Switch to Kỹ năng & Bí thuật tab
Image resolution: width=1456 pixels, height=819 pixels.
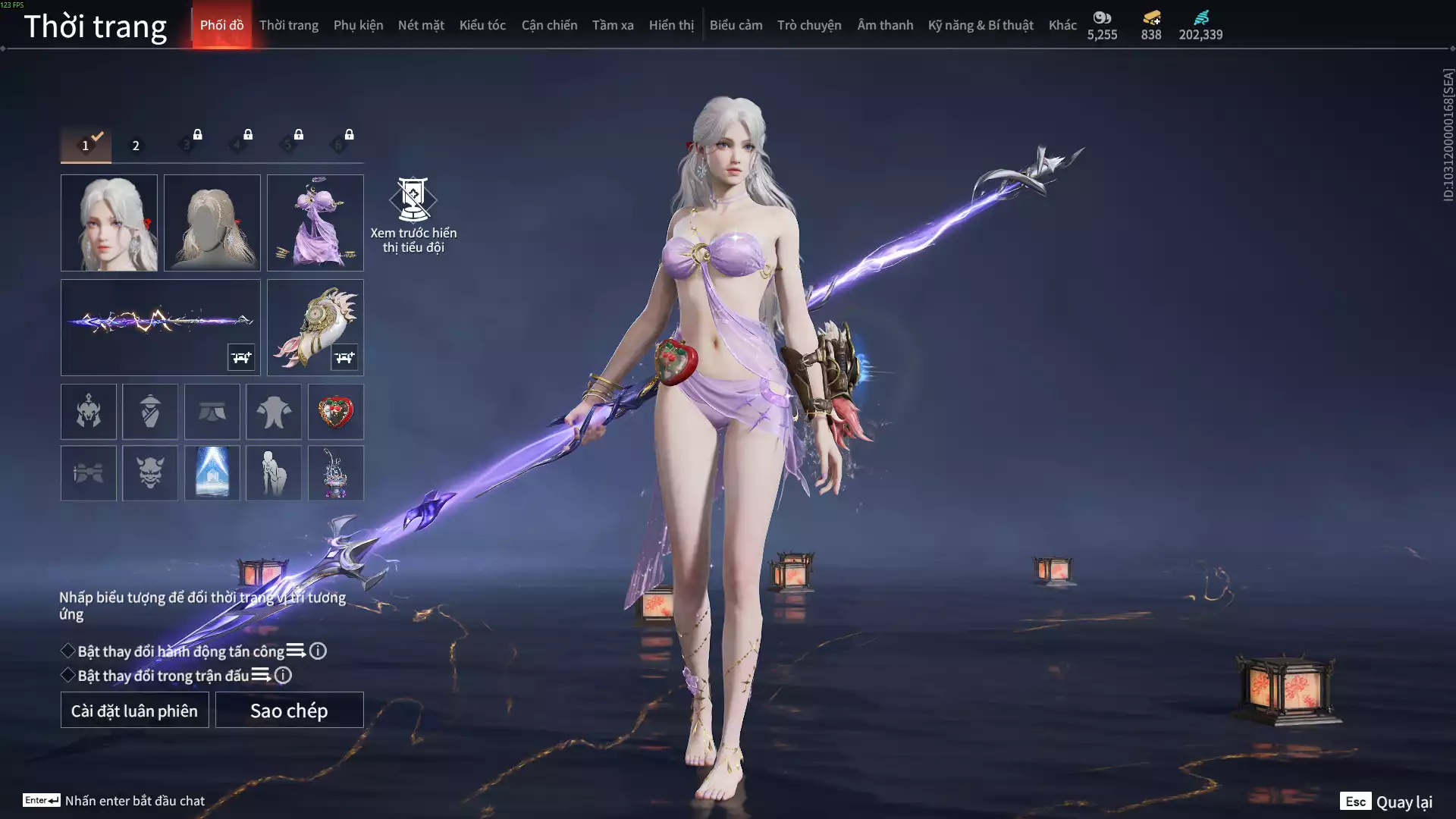pyautogui.click(x=980, y=25)
